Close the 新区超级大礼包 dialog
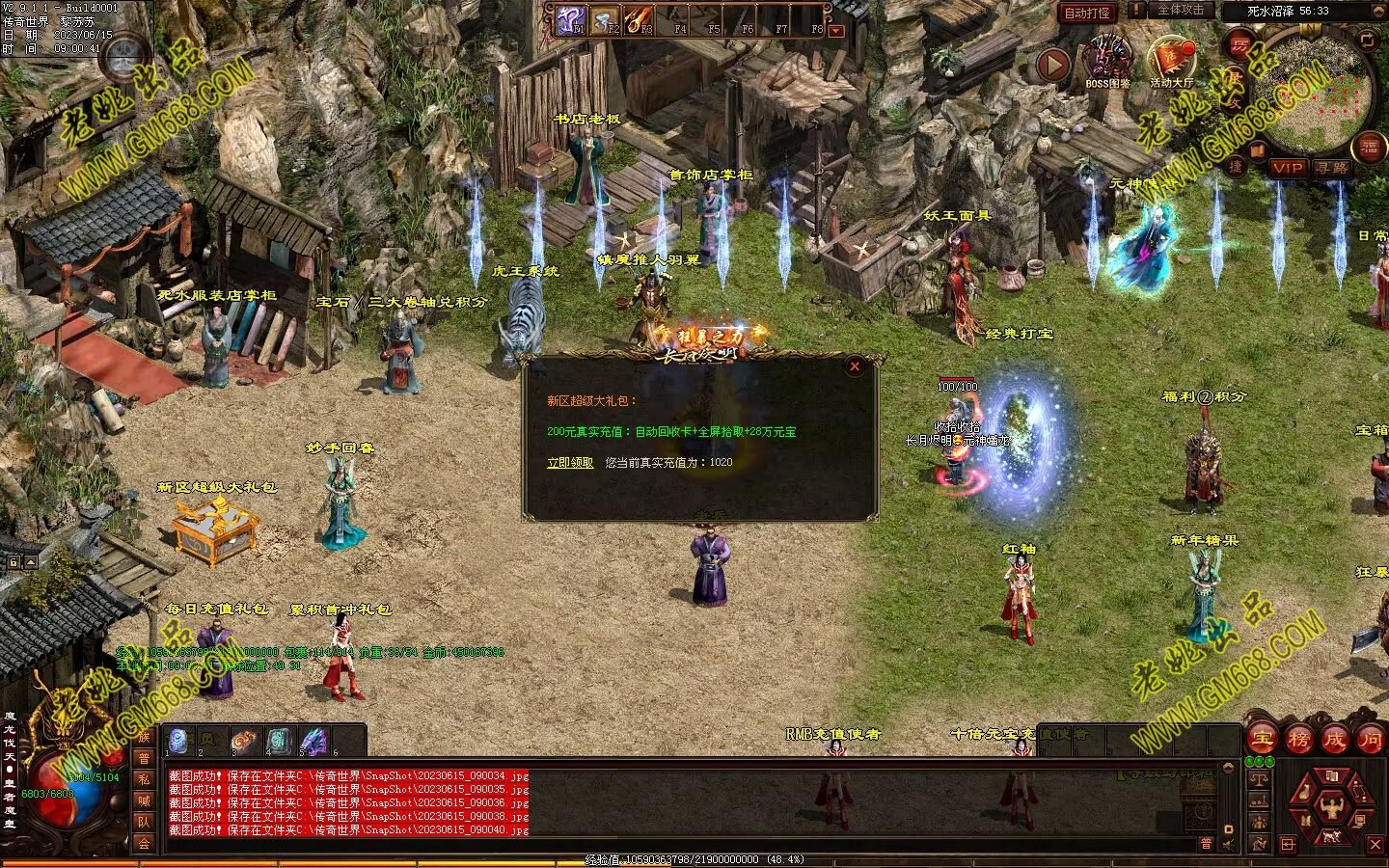Image resolution: width=1389 pixels, height=868 pixels. pos(854,366)
